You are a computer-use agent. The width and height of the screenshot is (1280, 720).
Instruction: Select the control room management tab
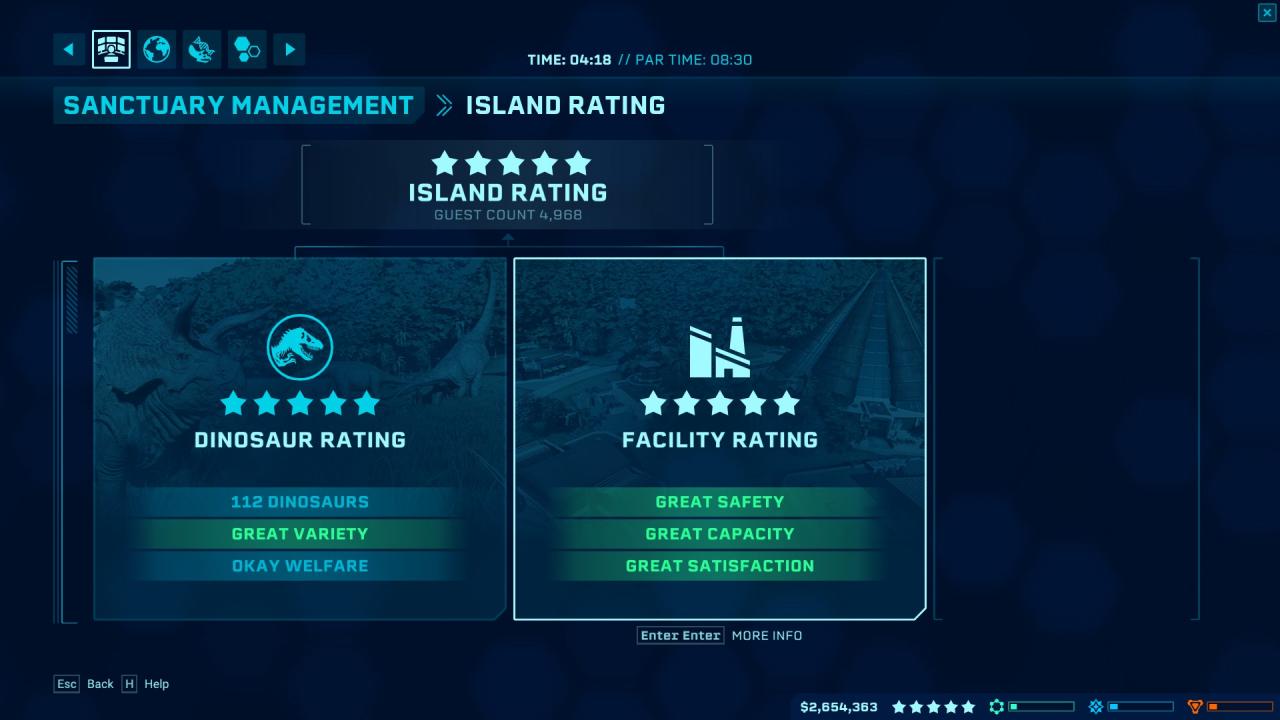pos(111,49)
